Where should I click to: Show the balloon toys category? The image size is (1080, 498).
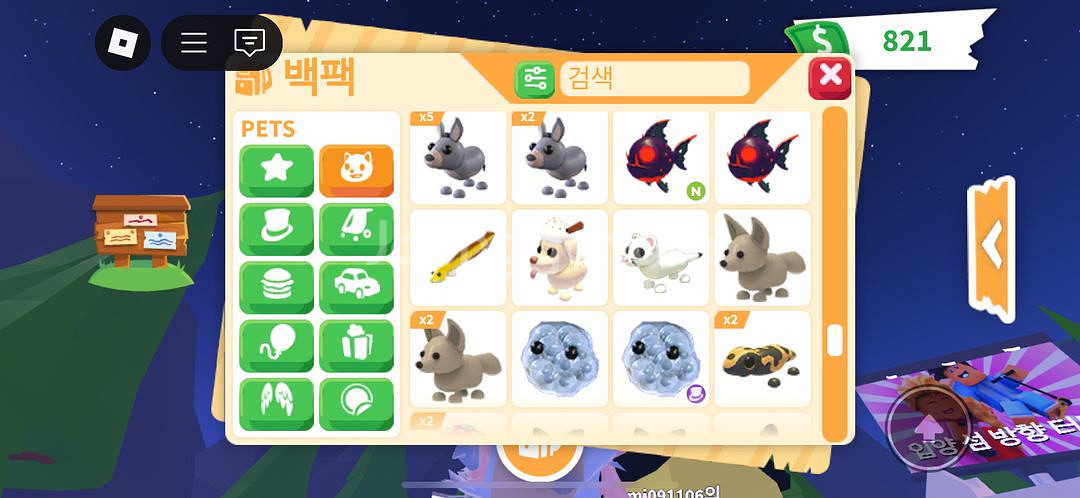[x=276, y=346]
